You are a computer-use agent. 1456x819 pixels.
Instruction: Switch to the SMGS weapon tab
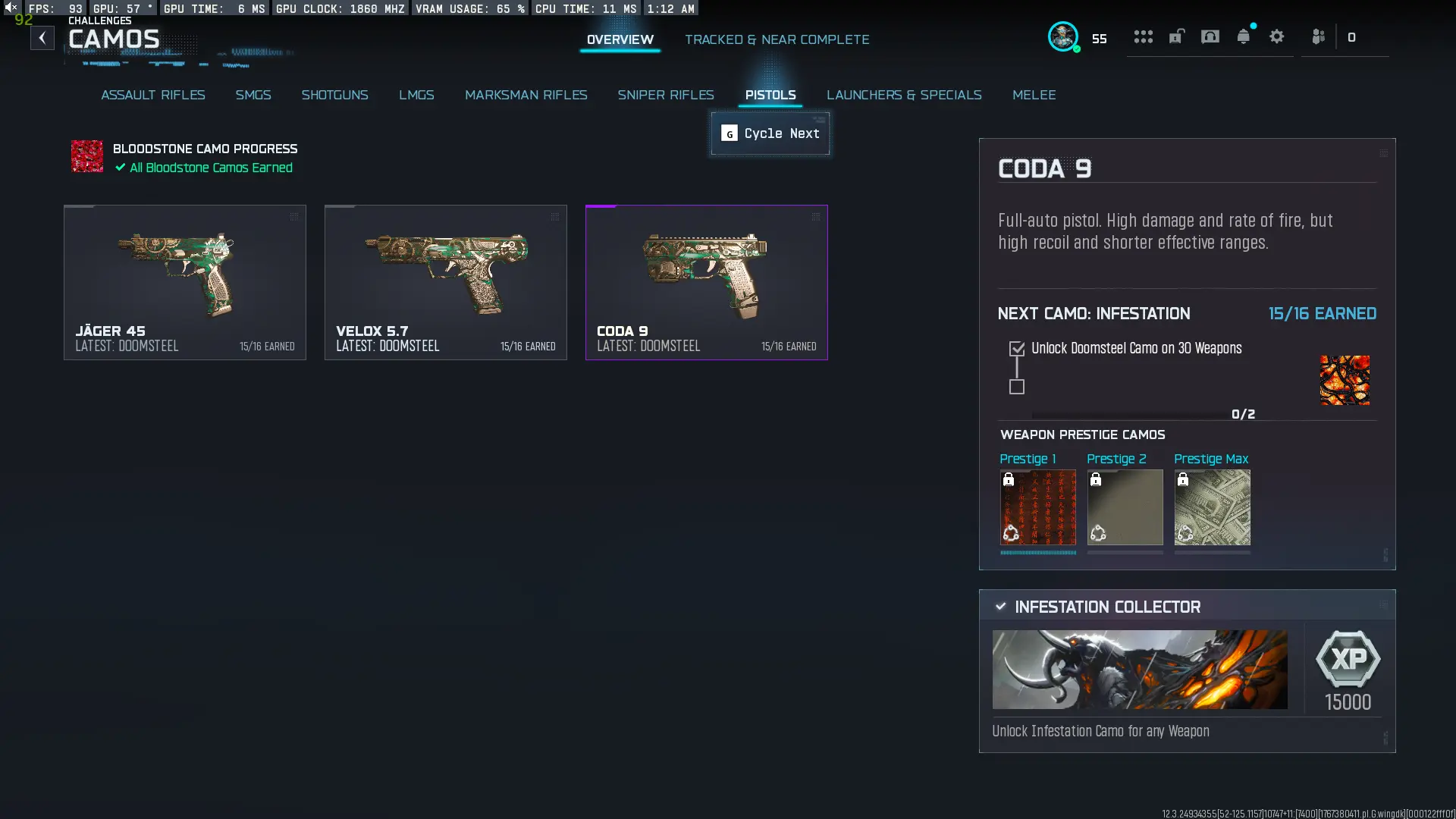253,95
